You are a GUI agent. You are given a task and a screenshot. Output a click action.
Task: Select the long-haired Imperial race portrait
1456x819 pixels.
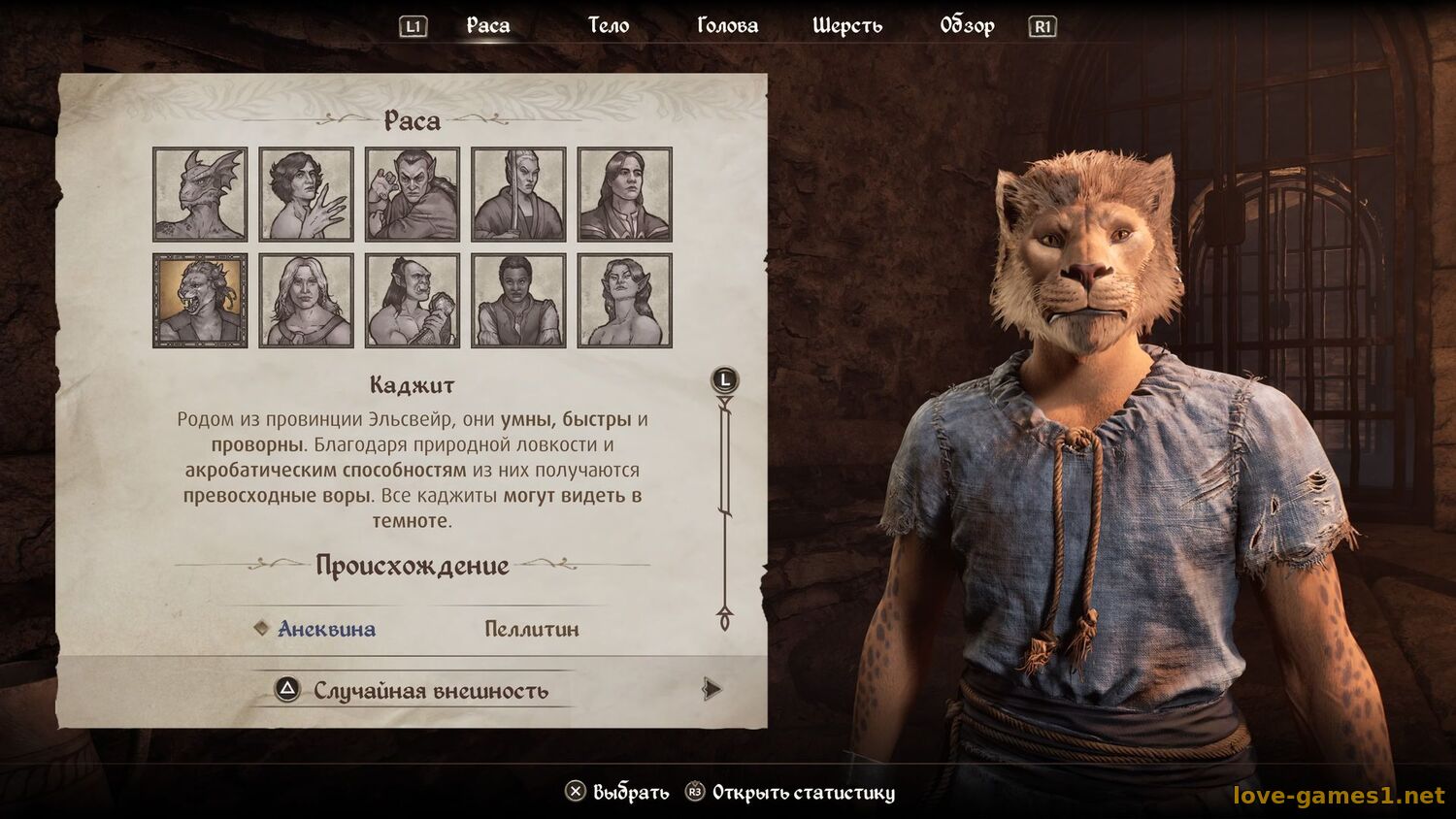pos(624,194)
